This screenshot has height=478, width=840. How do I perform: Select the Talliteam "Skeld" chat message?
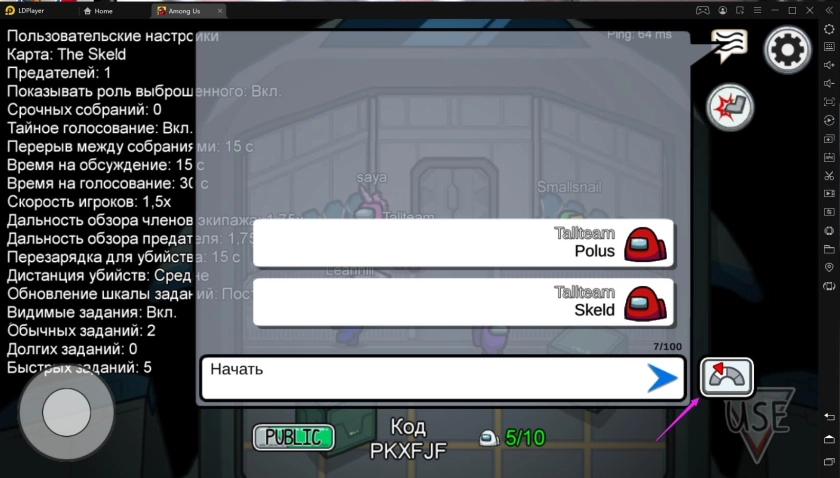click(463, 302)
